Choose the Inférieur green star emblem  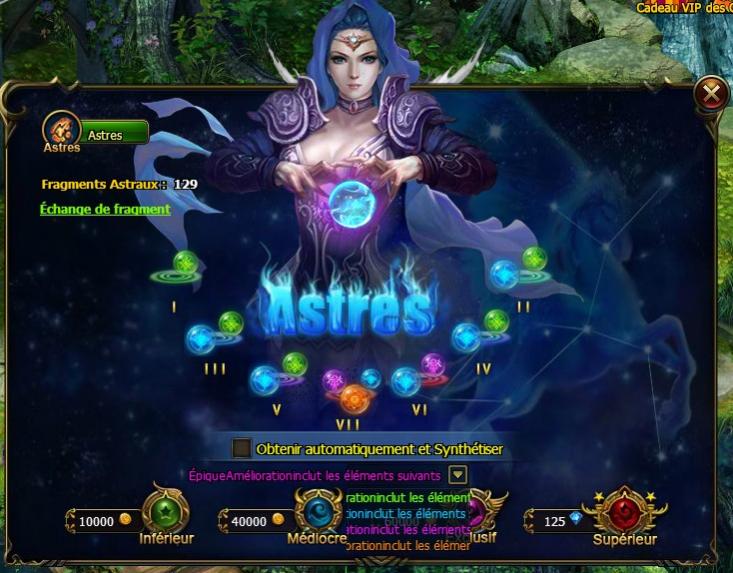click(161, 511)
